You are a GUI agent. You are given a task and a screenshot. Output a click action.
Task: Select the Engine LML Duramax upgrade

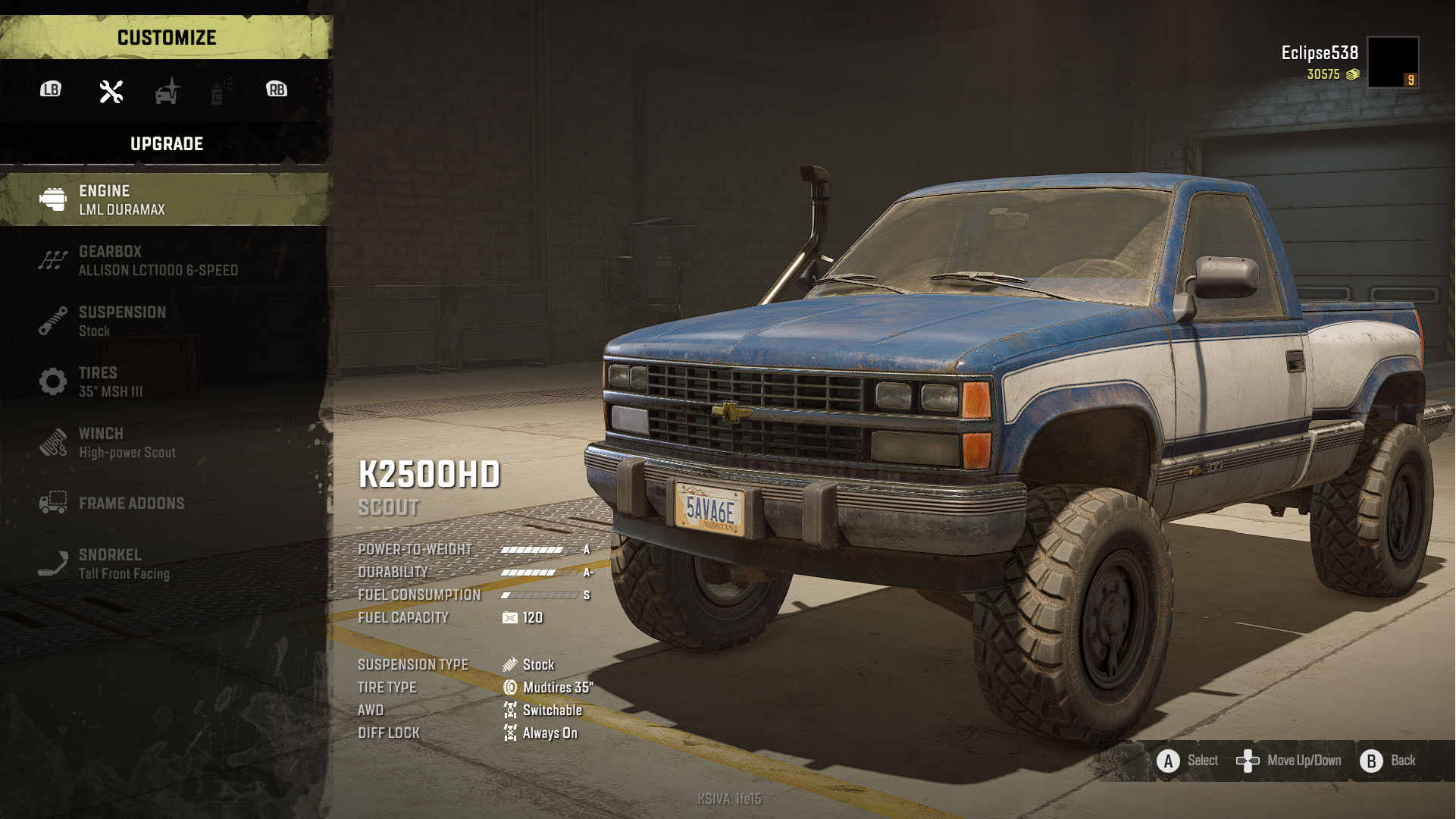click(x=165, y=200)
